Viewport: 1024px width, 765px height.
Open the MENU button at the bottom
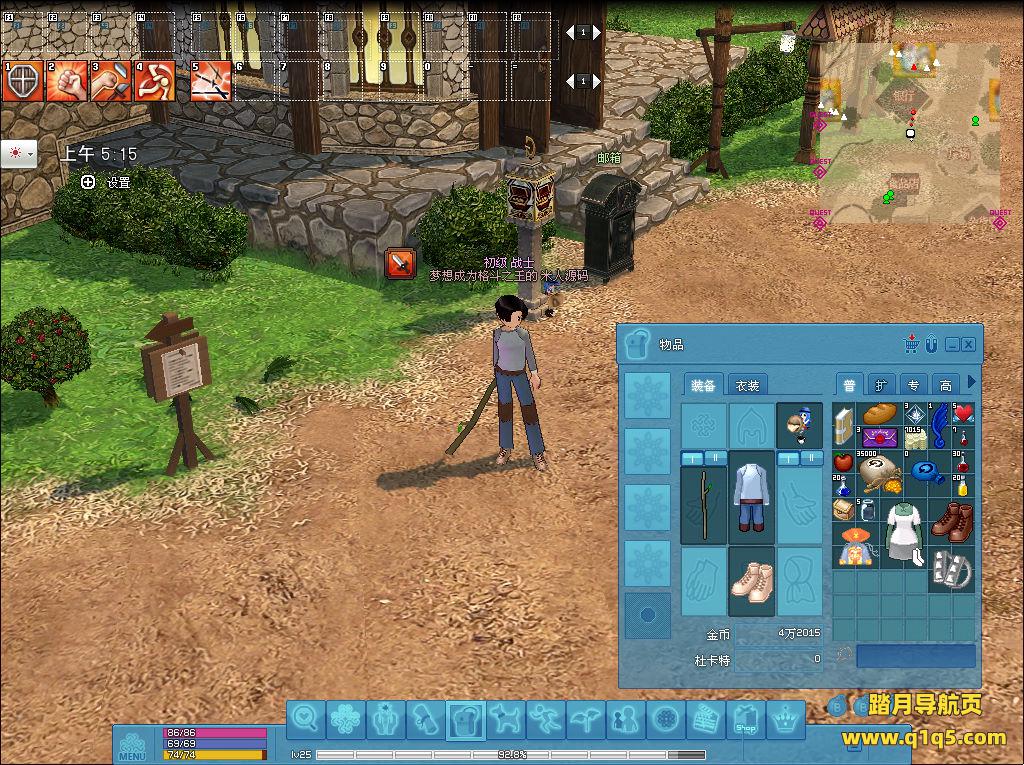(x=132, y=746)
